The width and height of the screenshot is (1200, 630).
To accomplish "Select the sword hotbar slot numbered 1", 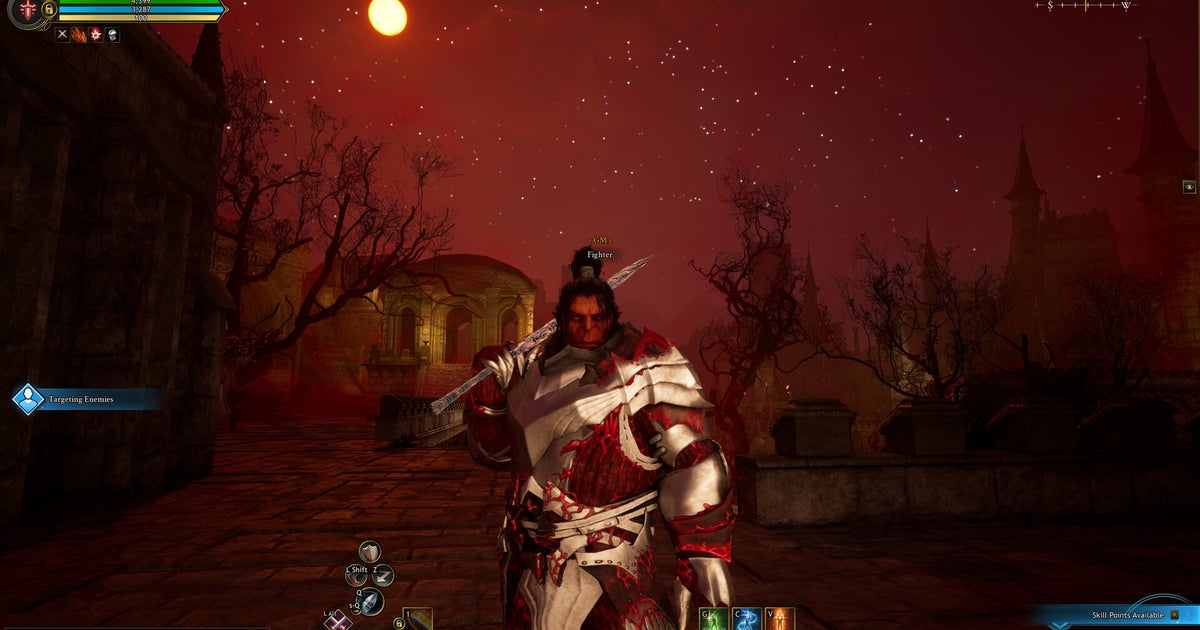I will (x=417, y=620).
